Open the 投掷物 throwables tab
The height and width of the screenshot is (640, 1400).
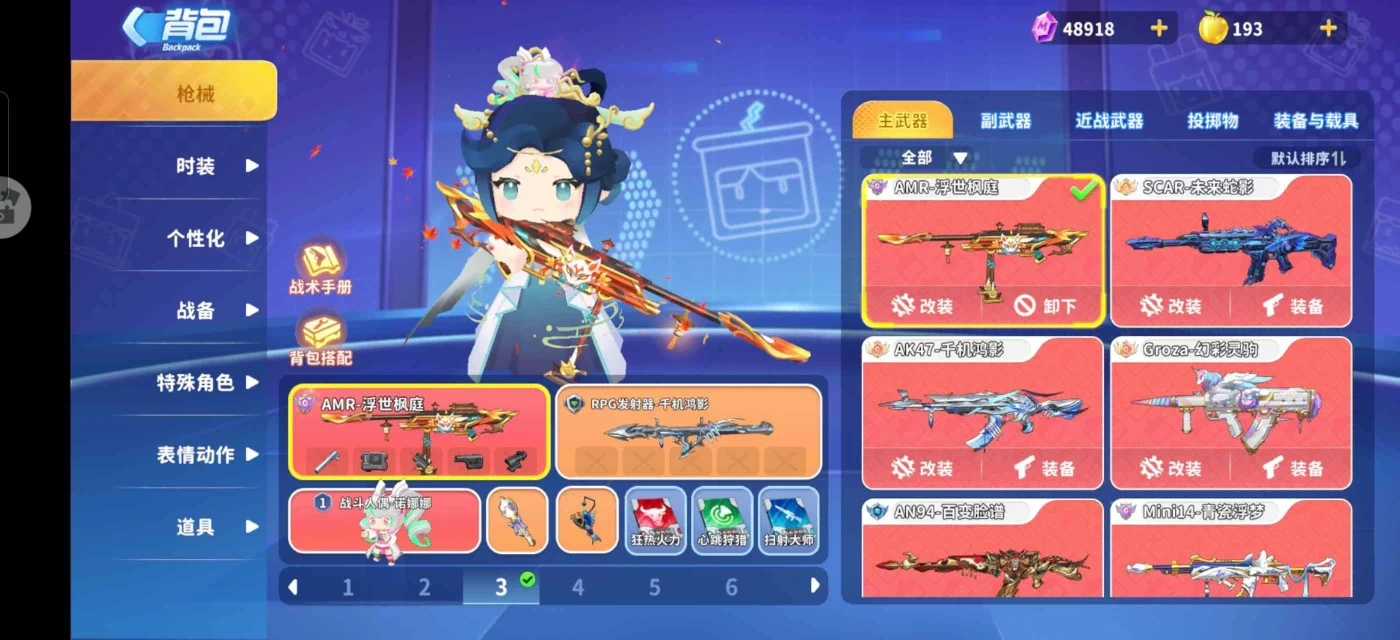click(x=1212, y=121)
